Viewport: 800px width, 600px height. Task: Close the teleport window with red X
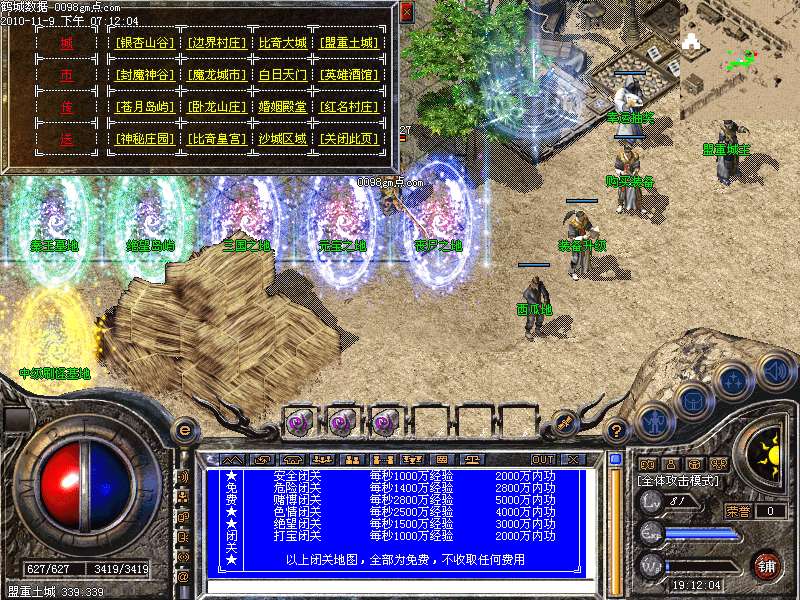click(405, 12)
